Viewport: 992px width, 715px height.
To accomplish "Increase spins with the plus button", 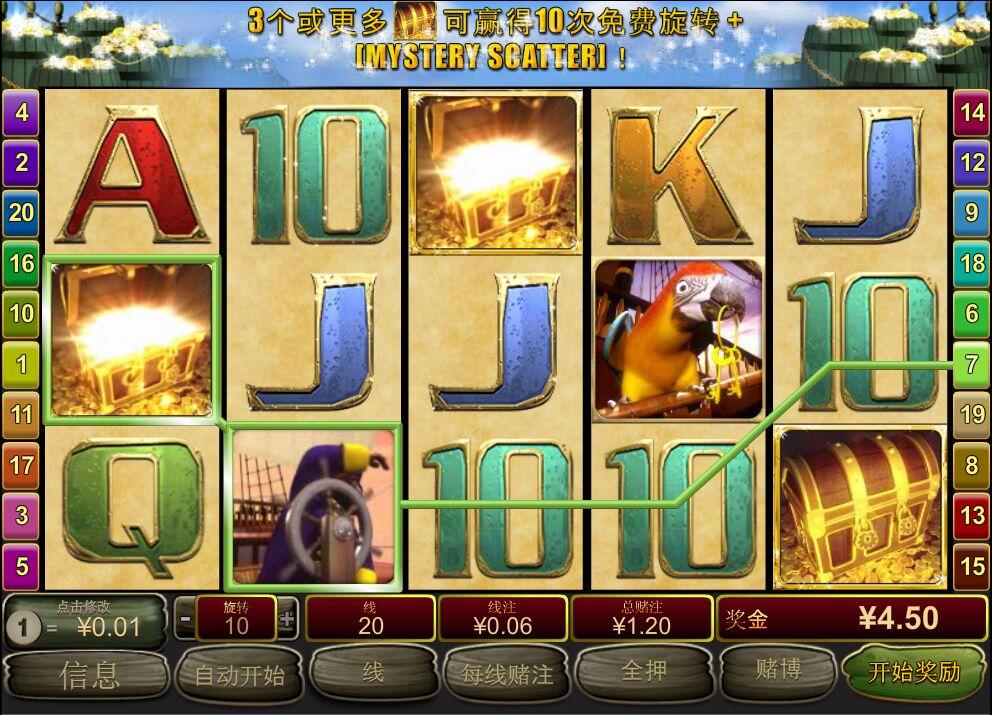I will 287,619.
